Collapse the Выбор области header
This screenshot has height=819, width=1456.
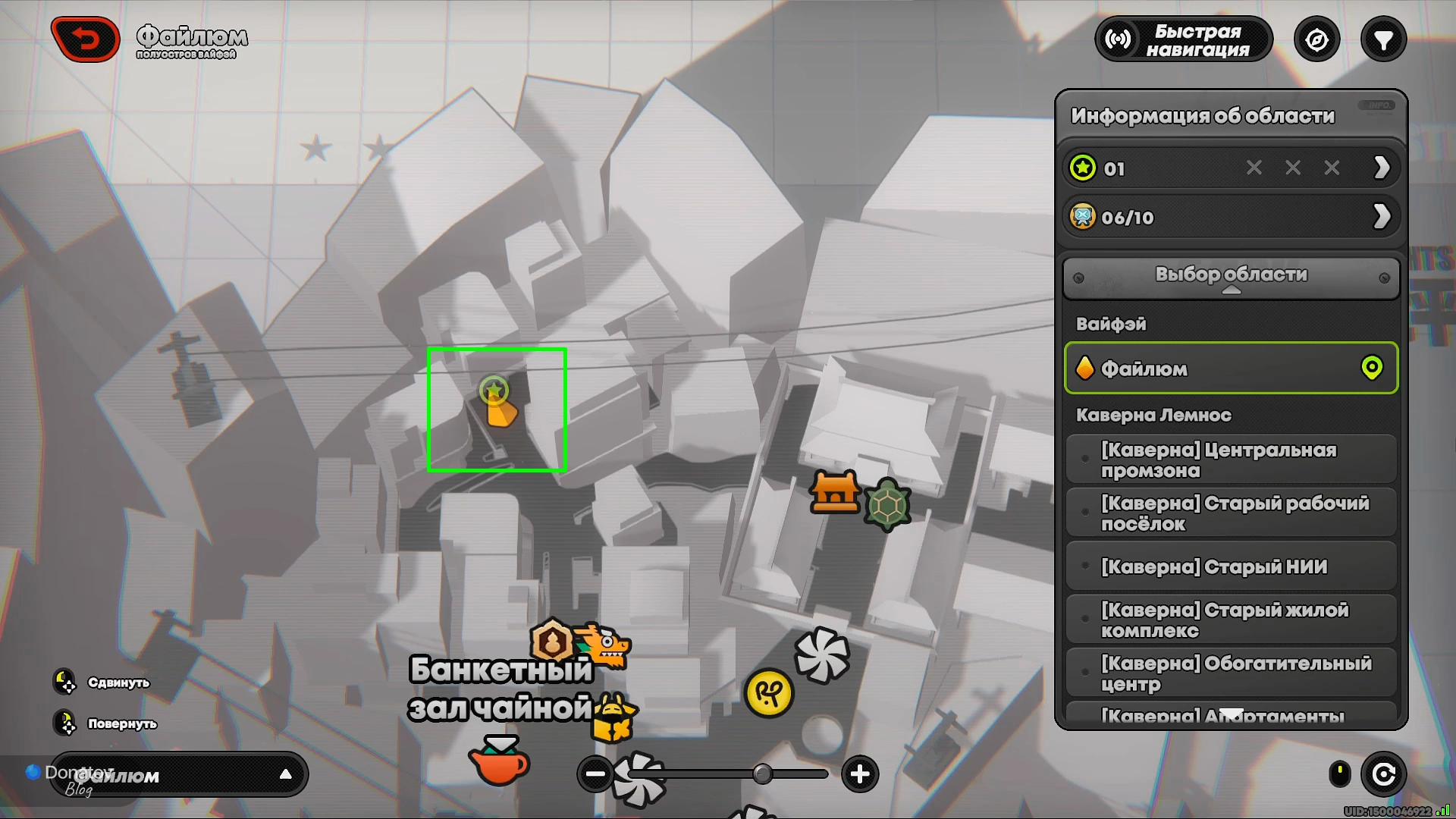[x=1231, y=277]
